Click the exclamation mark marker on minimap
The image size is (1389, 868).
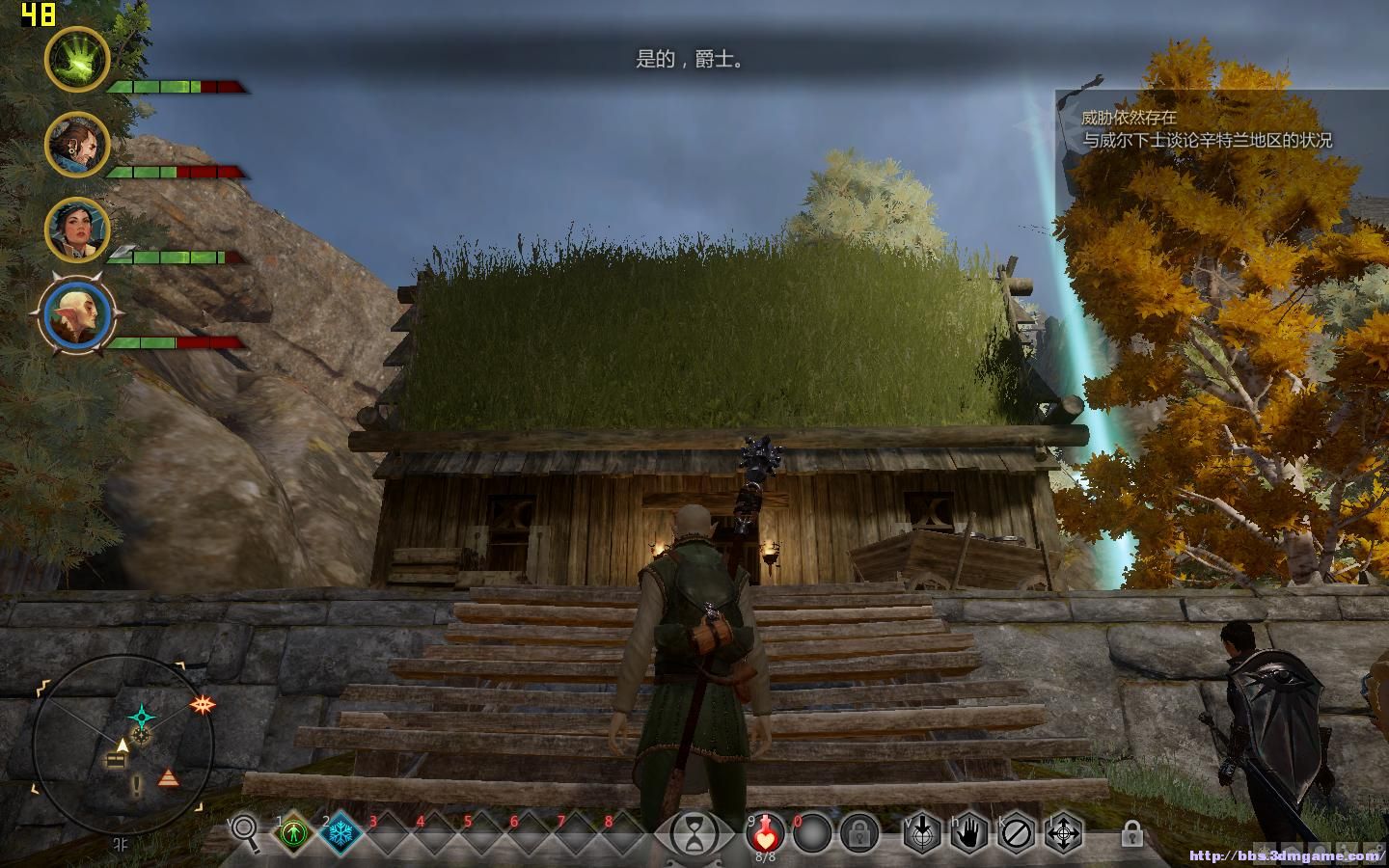pos(137,784)
